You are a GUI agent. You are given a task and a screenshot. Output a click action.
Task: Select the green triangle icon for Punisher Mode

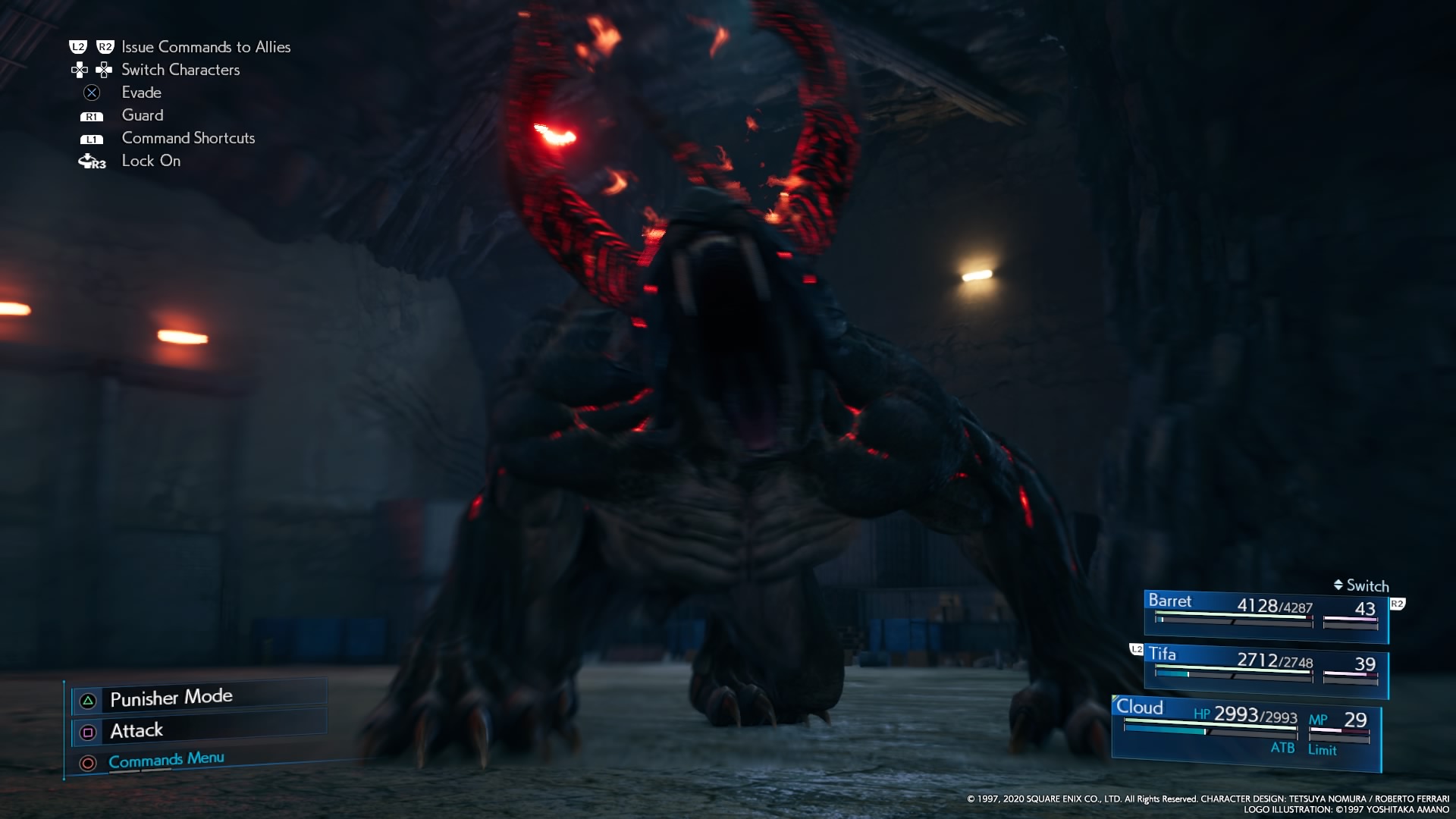coord(88,699)
